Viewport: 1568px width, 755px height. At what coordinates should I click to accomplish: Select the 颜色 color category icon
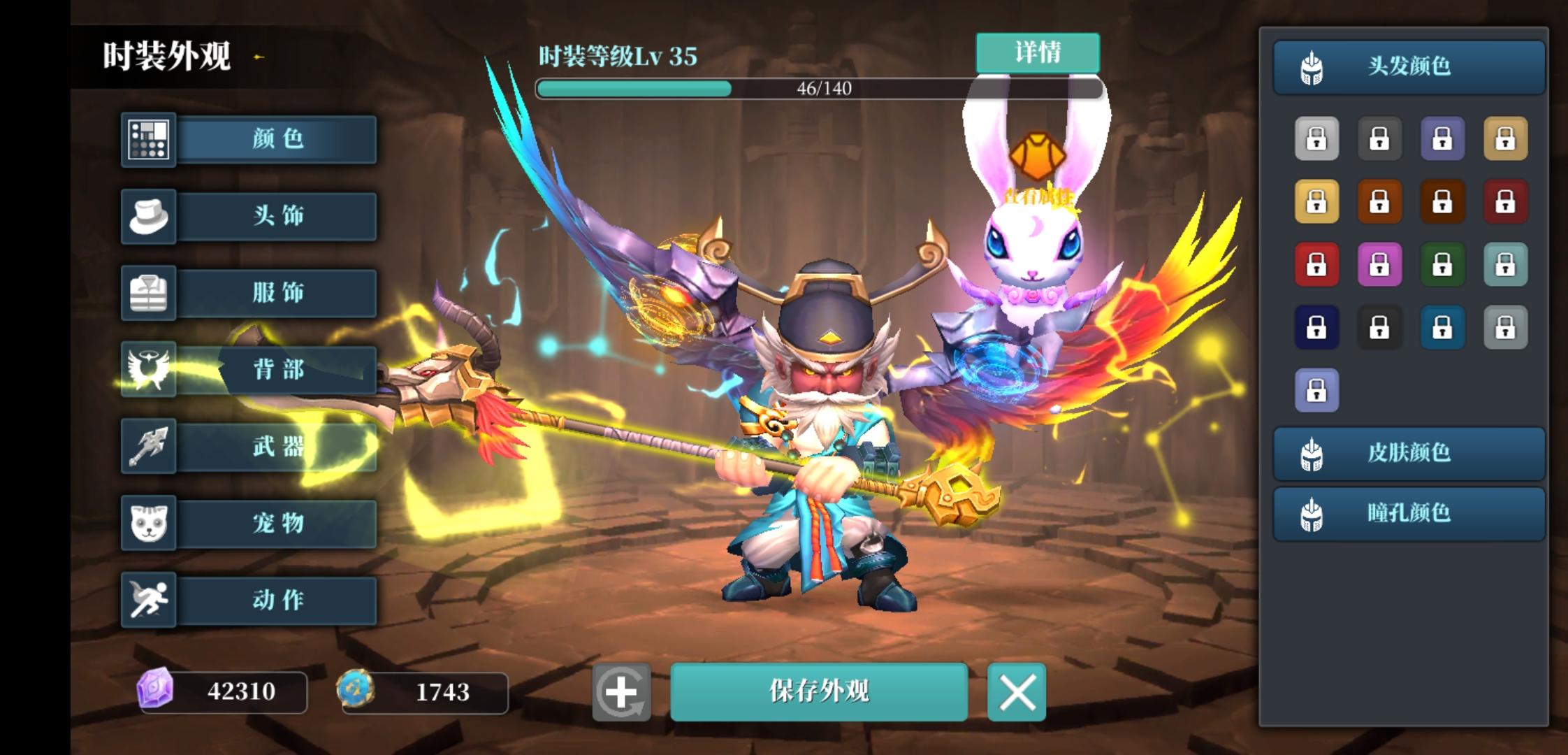point(149,139)
